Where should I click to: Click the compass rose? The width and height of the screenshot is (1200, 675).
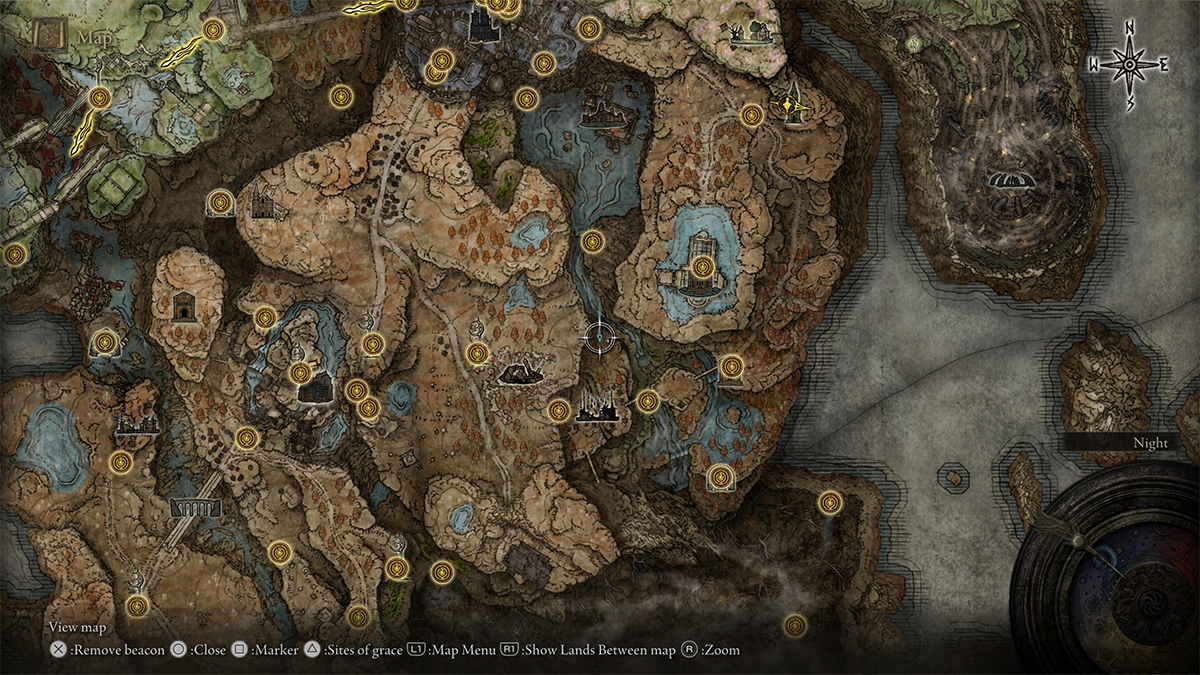[x=1129, y=65]
